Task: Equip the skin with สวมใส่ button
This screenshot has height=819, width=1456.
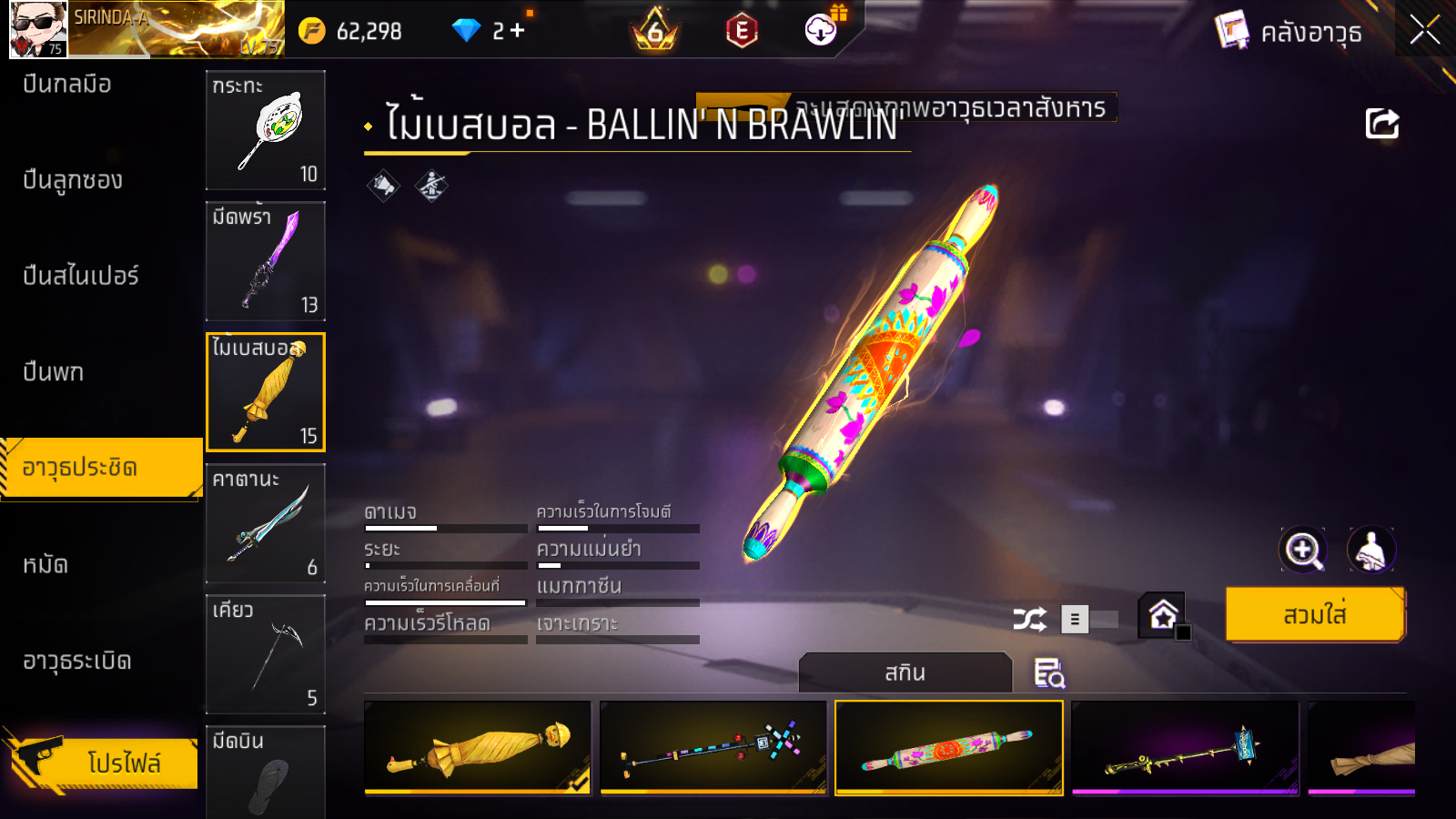Action: (x=1314, y=615)
